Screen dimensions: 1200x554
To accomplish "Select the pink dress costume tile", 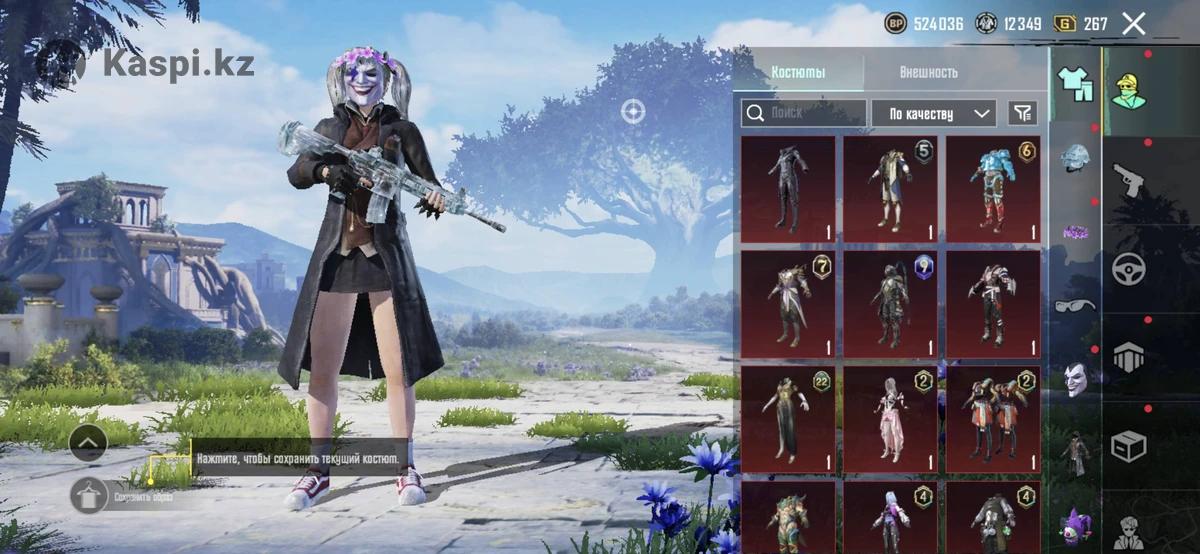I will (890, 419).
